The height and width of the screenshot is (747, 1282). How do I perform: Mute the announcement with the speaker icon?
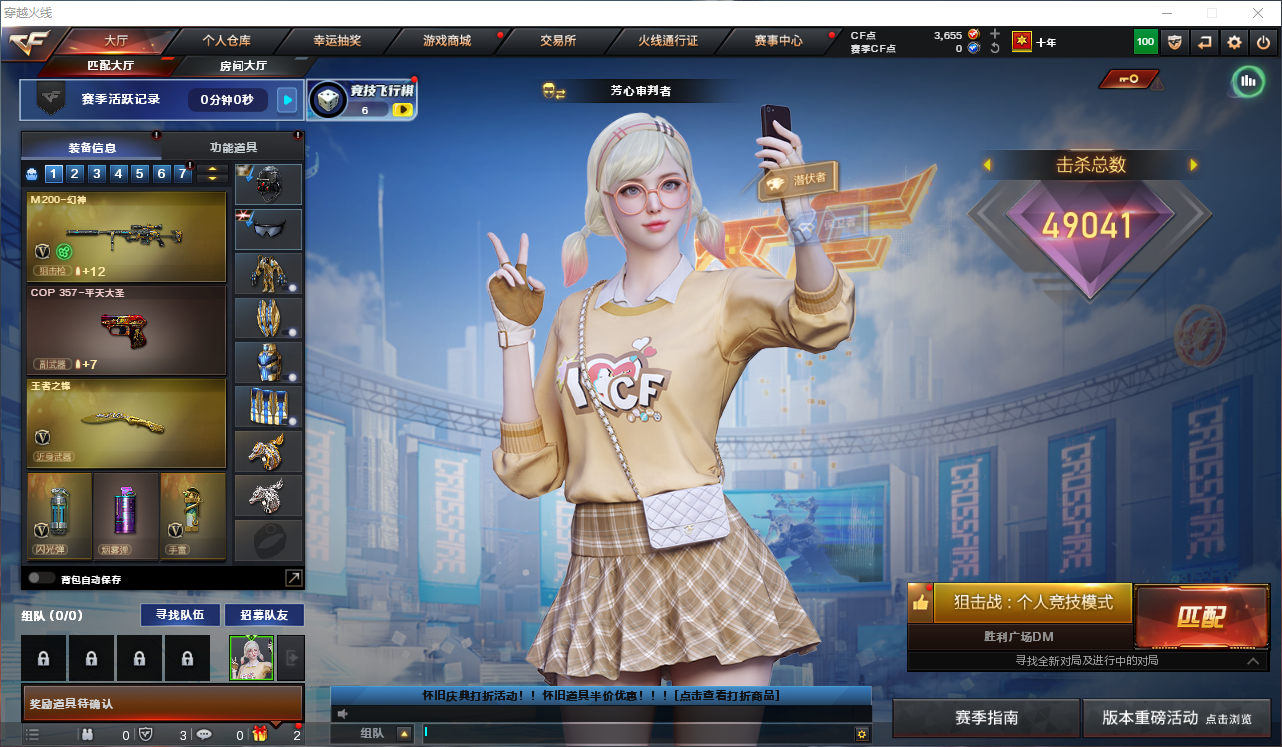point(341,713)
